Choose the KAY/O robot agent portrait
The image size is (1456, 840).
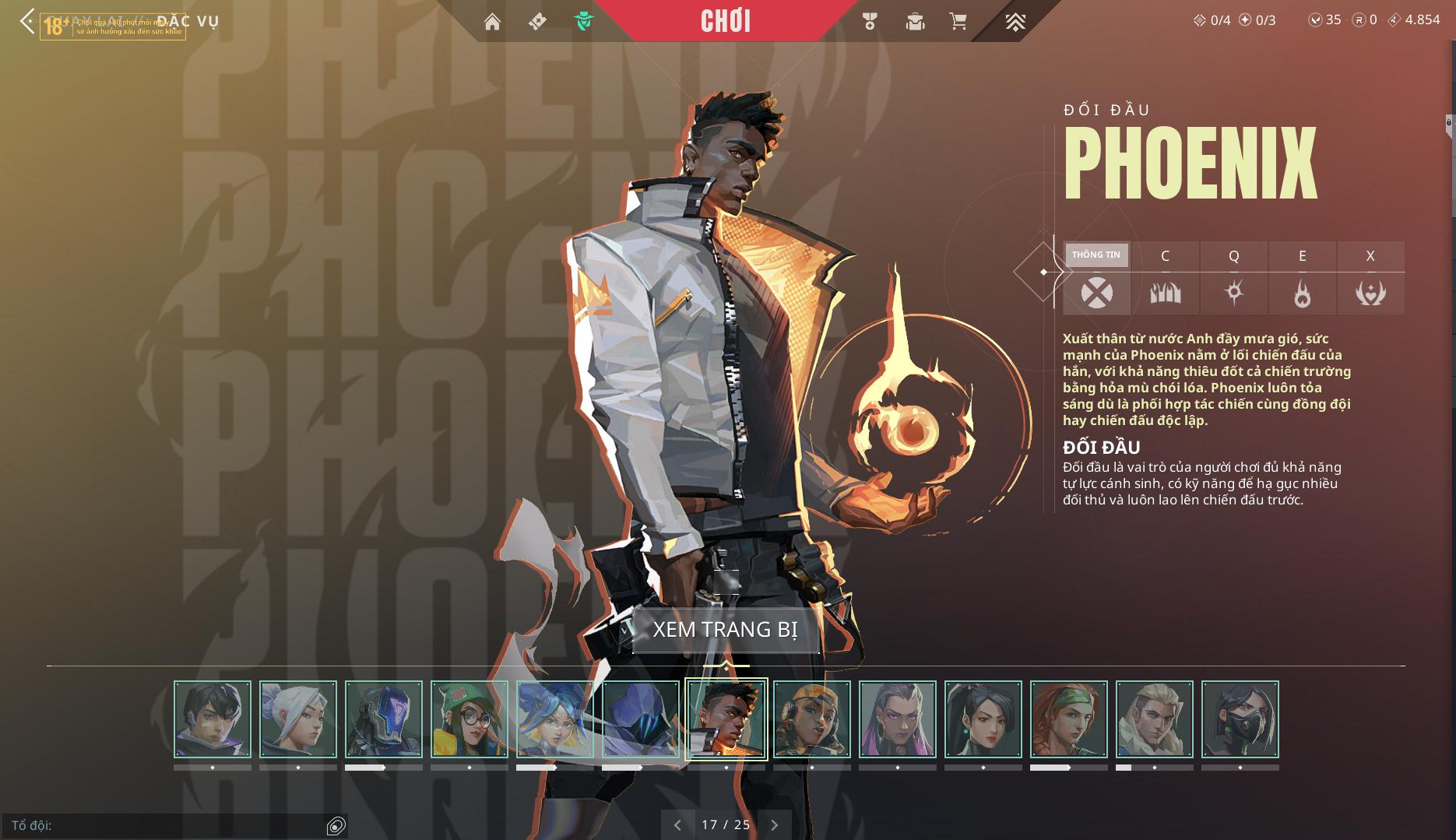(x=384, y=719)
